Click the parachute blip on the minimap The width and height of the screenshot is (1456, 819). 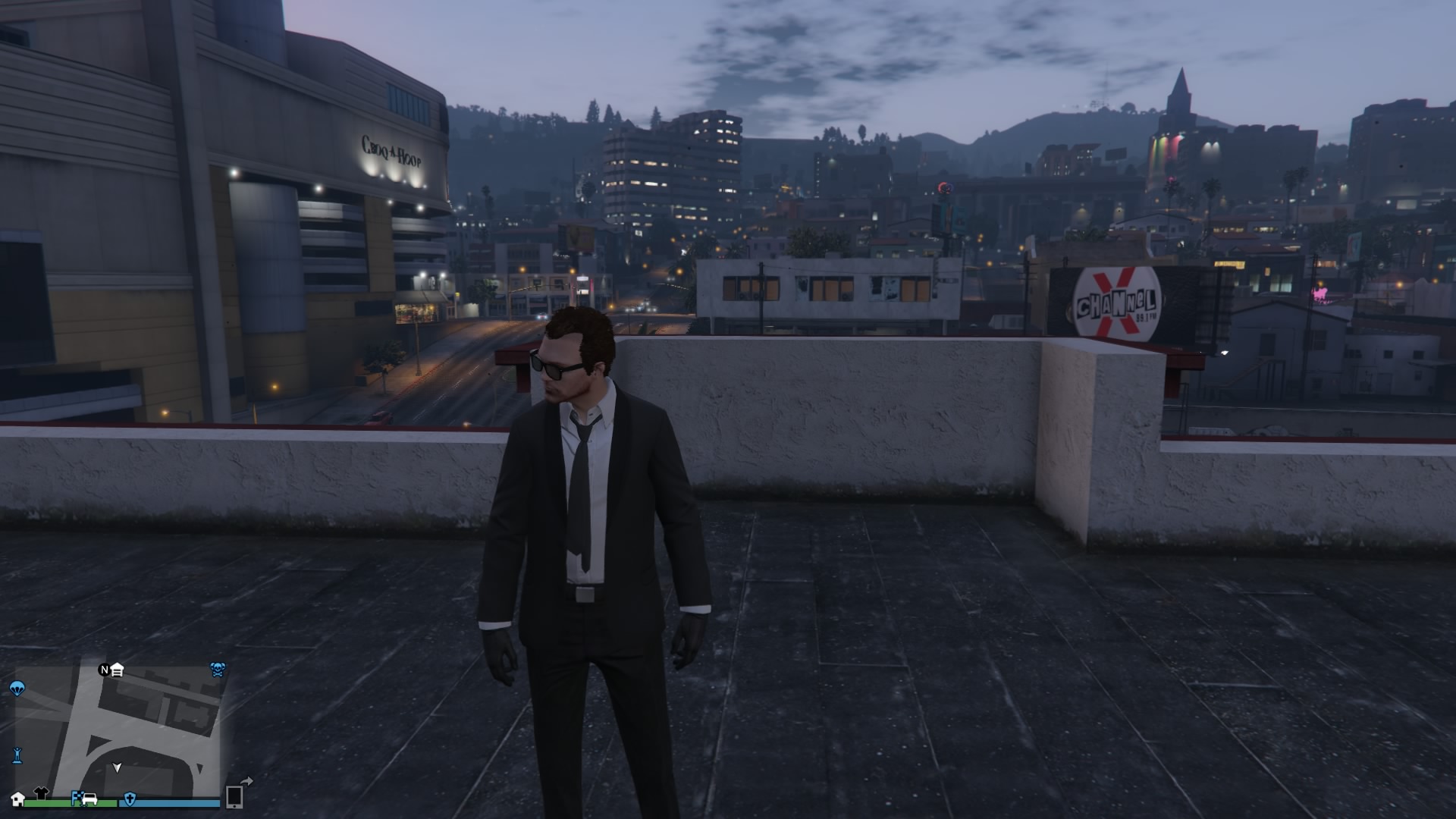17,689
